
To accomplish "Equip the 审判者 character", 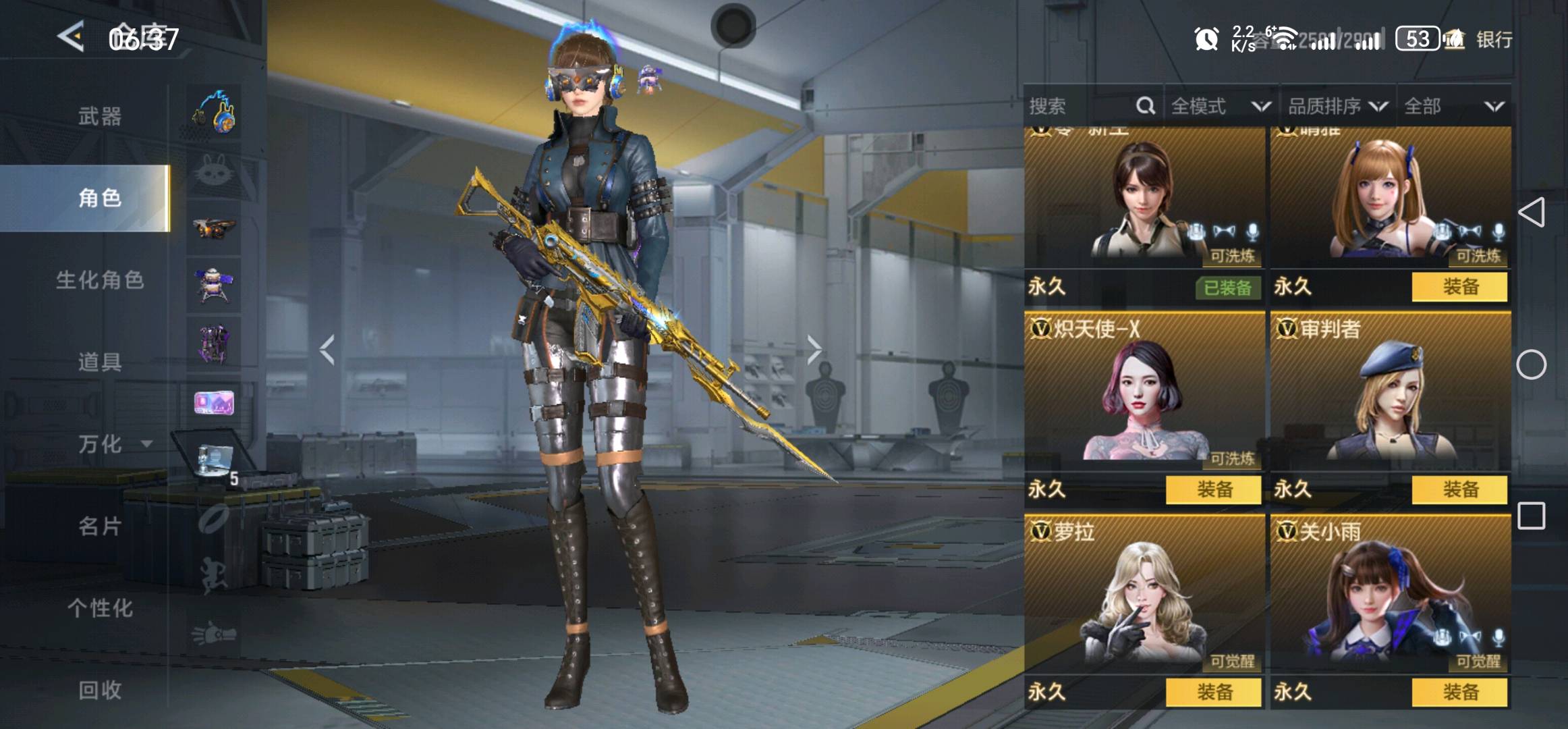I will click(1459, 489).
